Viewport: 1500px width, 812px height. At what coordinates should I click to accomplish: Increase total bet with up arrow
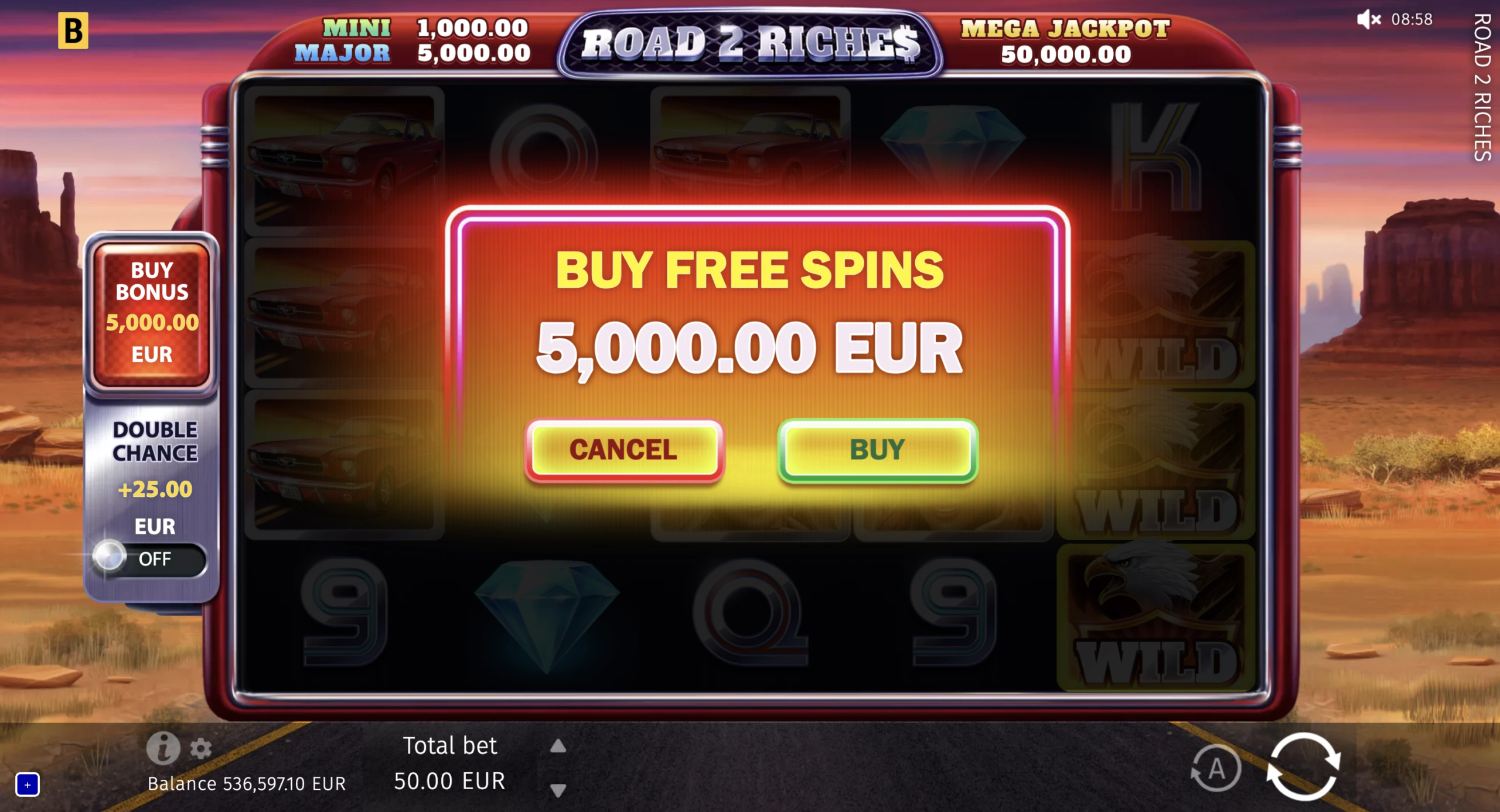558,746
